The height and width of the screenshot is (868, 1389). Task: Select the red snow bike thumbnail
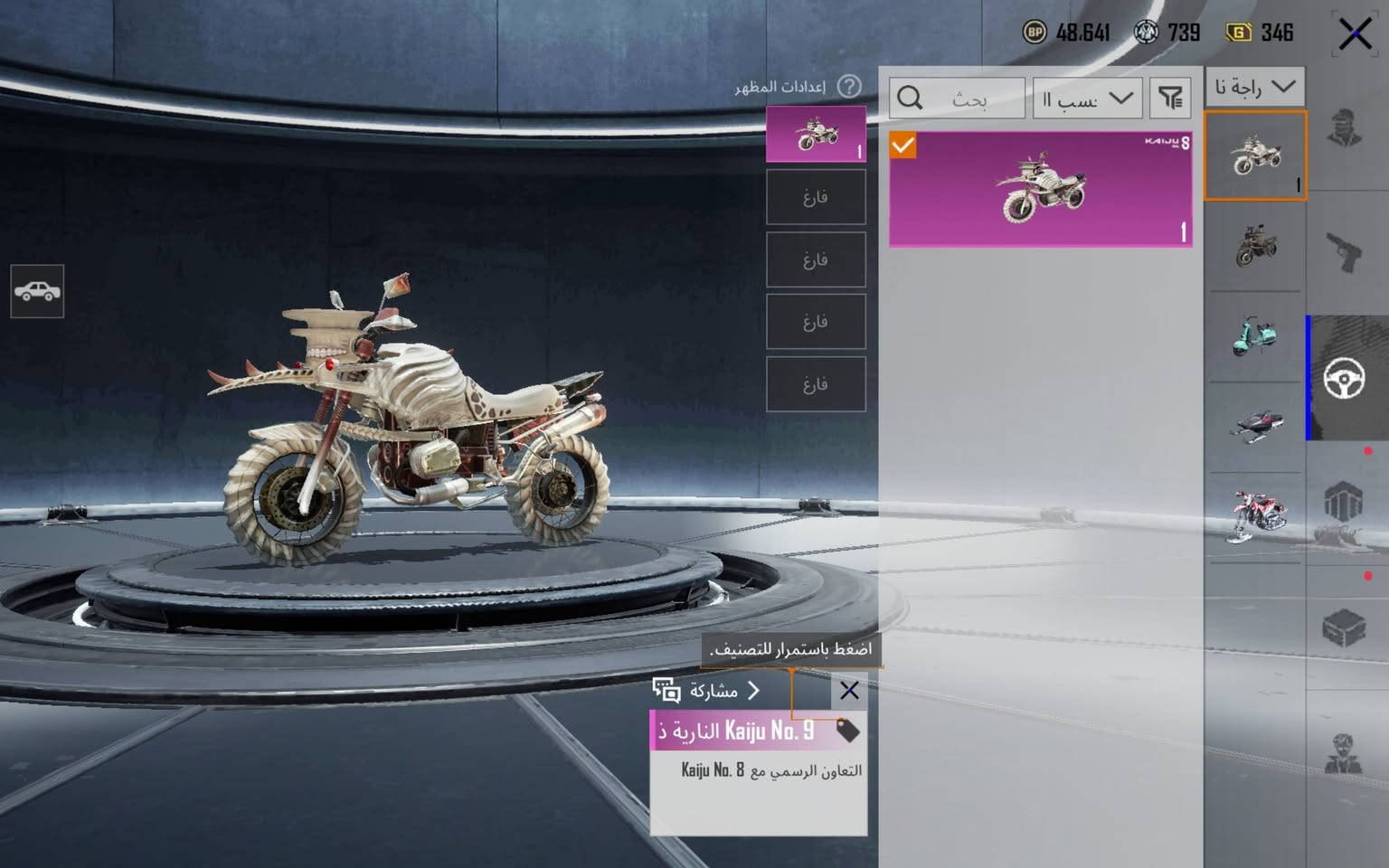[x=1255, y=515]
